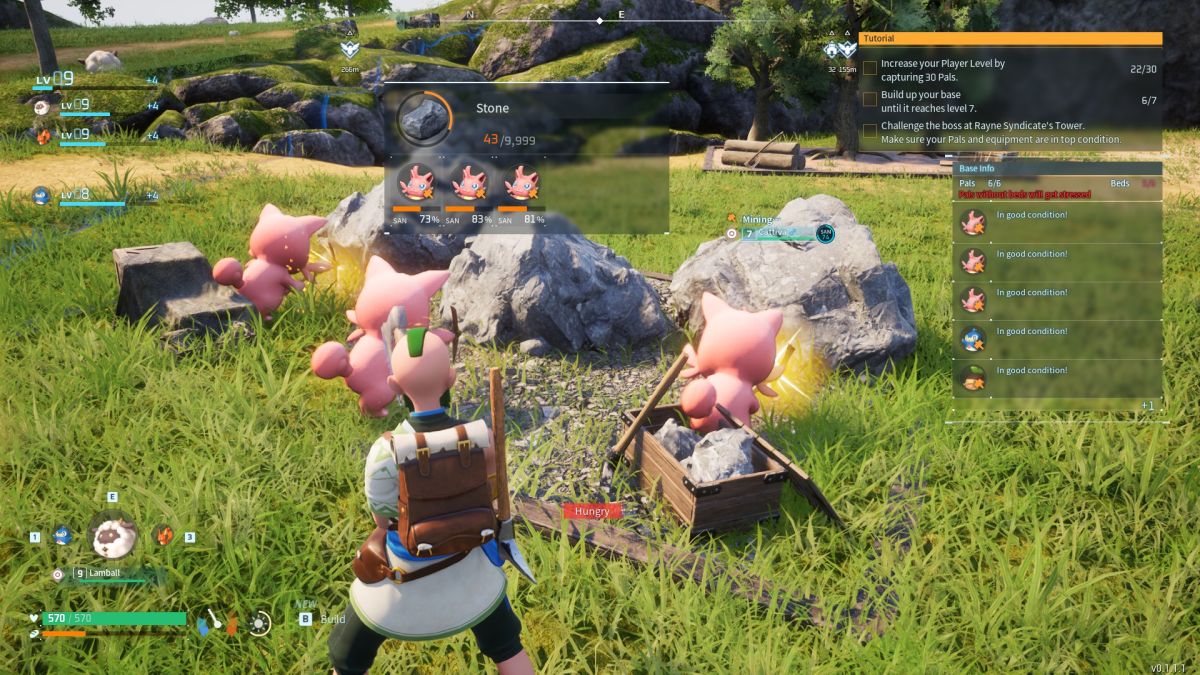Image resolution: width=1200 pixels, height=675 pixels.
Task: Tick the base level 7 objective checkbox
Action: coord(870,100)
